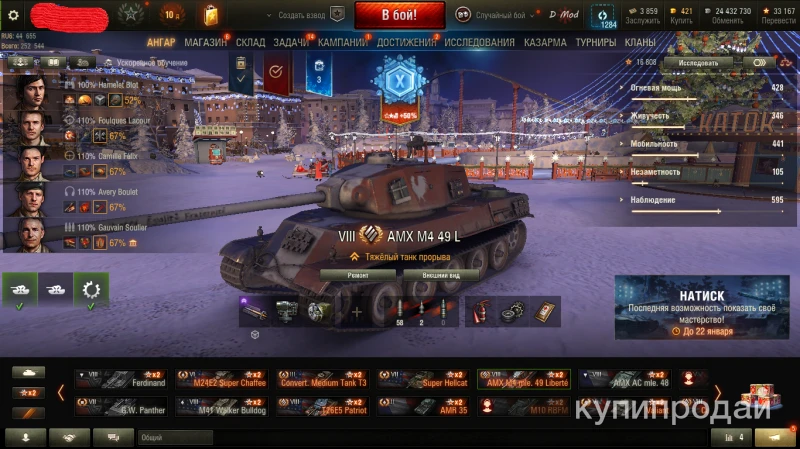800x449 pixels.
Task: Choose the T26E5 Patriot tank
Action: click(x=322, y=407)
